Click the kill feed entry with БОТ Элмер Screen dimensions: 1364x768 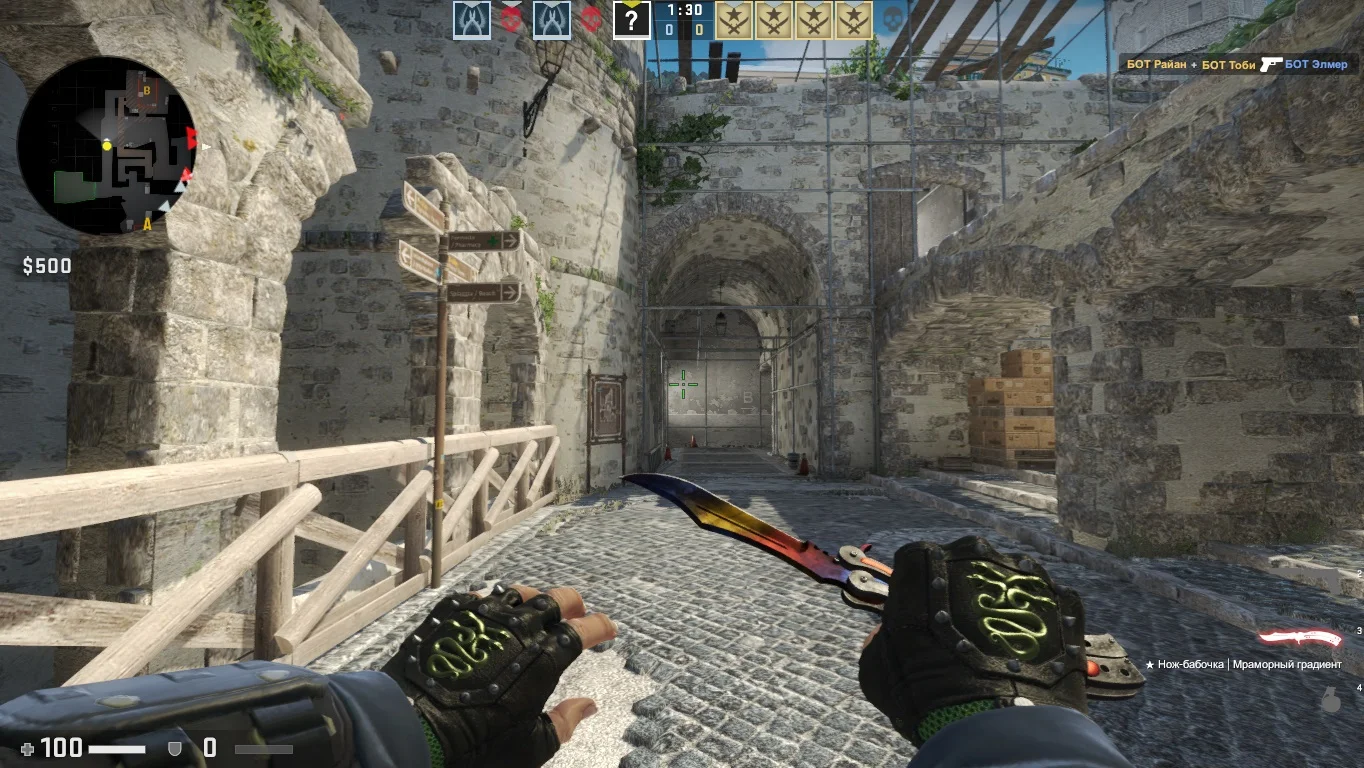click(x=1237, y=65)
